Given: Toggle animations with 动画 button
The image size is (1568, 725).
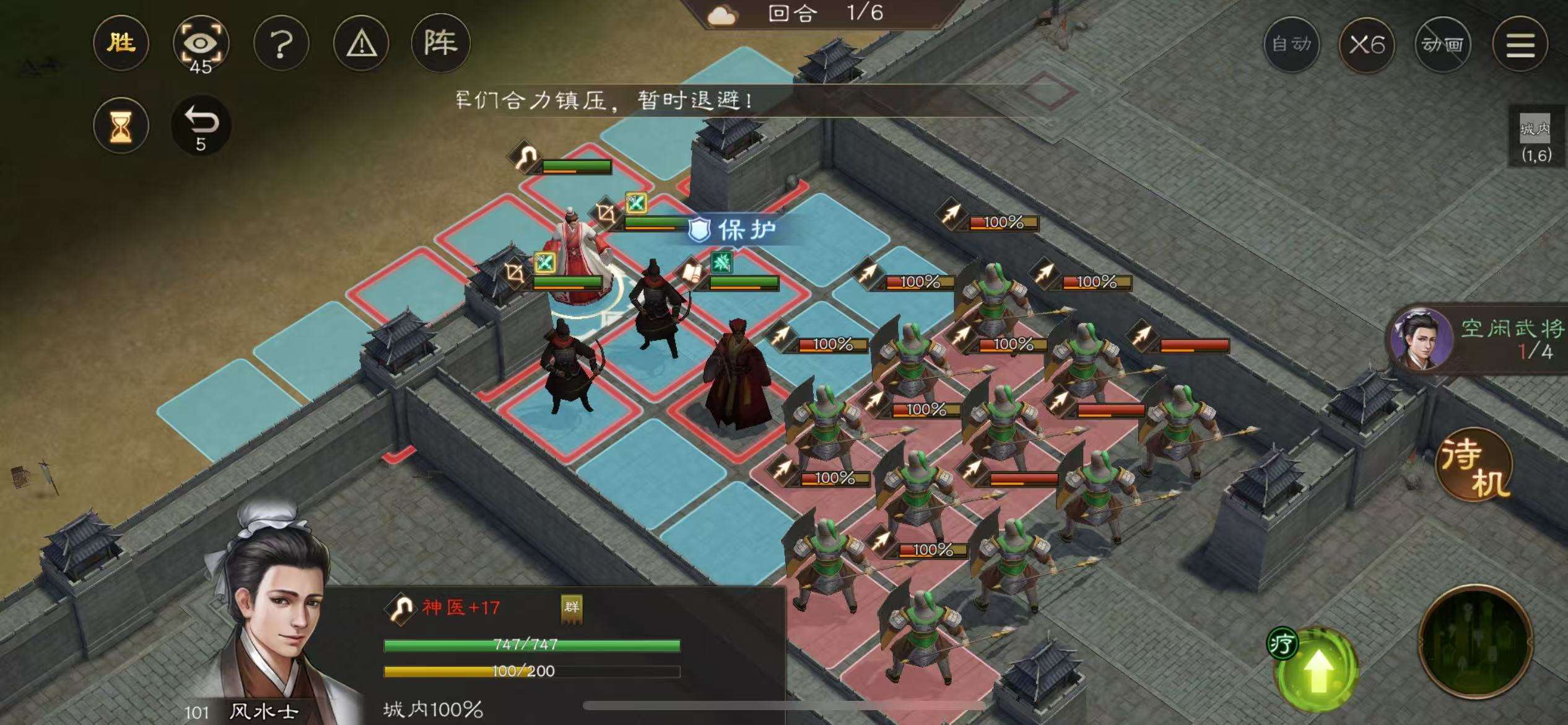Looking at the screenshot, I should [x=1442, y=45].
